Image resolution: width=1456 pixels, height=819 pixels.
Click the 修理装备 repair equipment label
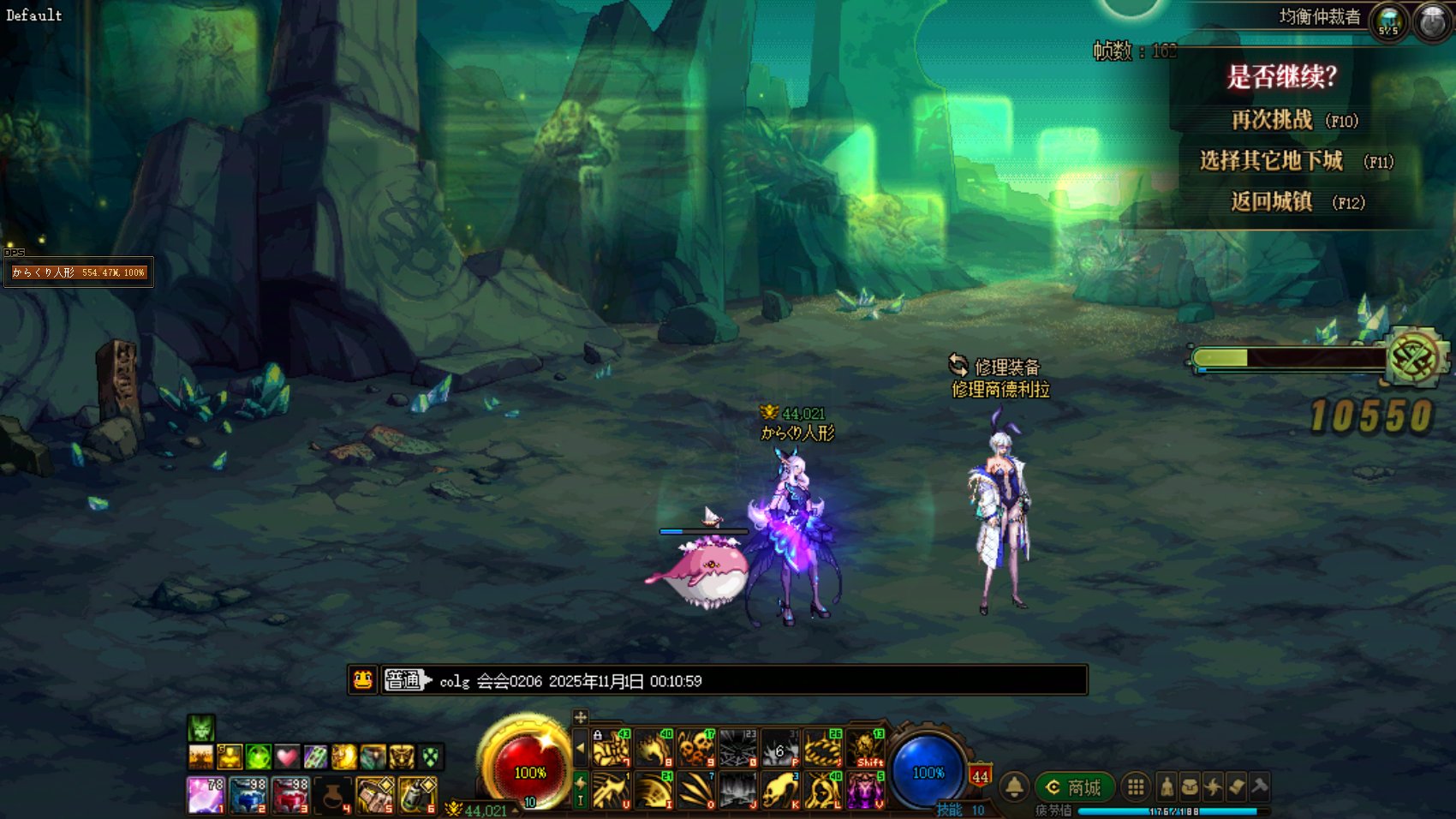coord(1005,368)
